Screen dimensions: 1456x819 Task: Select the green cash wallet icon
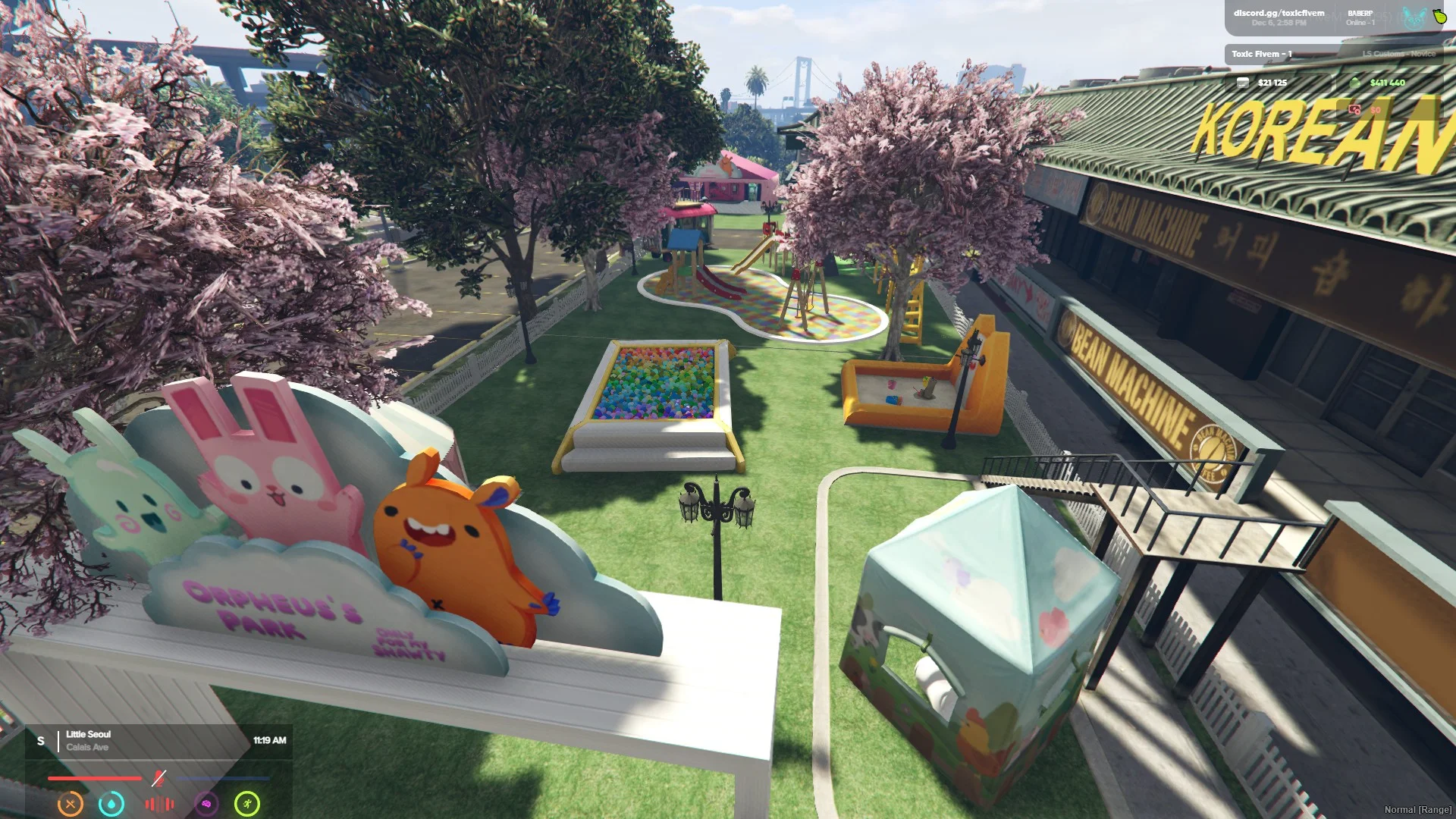(x=1356, y=83)
